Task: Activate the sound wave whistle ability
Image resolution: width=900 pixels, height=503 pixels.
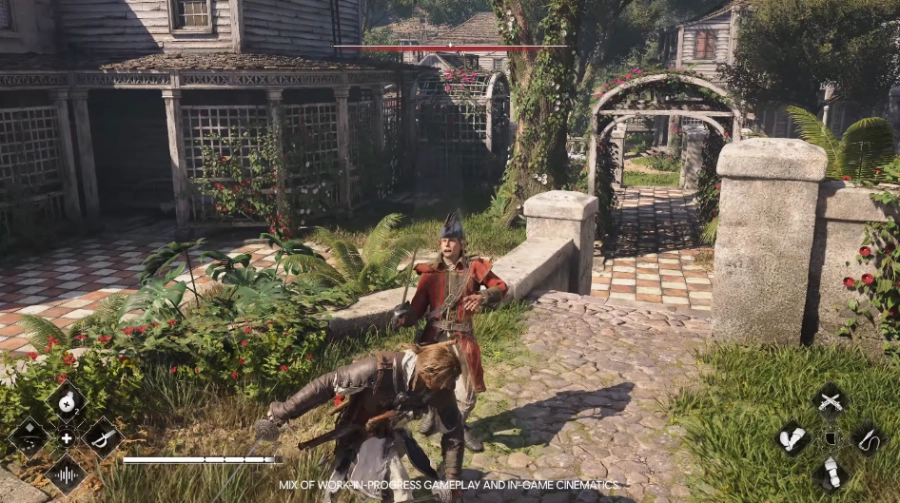Action: pos(66,473)
